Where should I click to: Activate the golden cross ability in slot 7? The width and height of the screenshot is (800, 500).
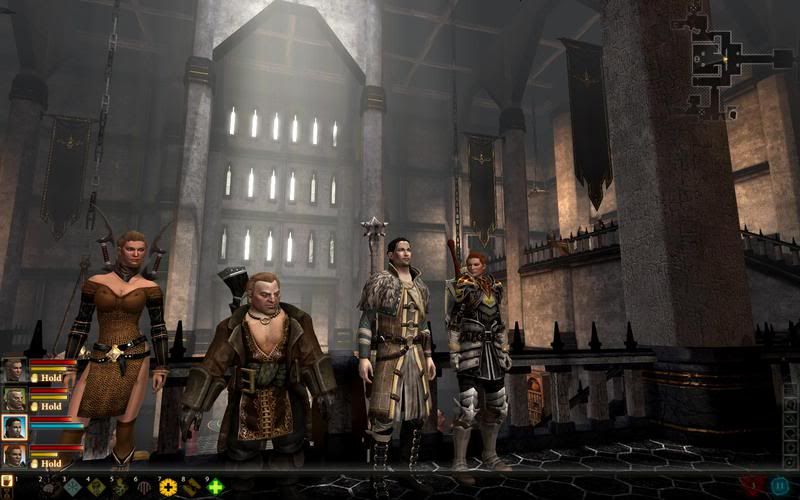point(167,488)
